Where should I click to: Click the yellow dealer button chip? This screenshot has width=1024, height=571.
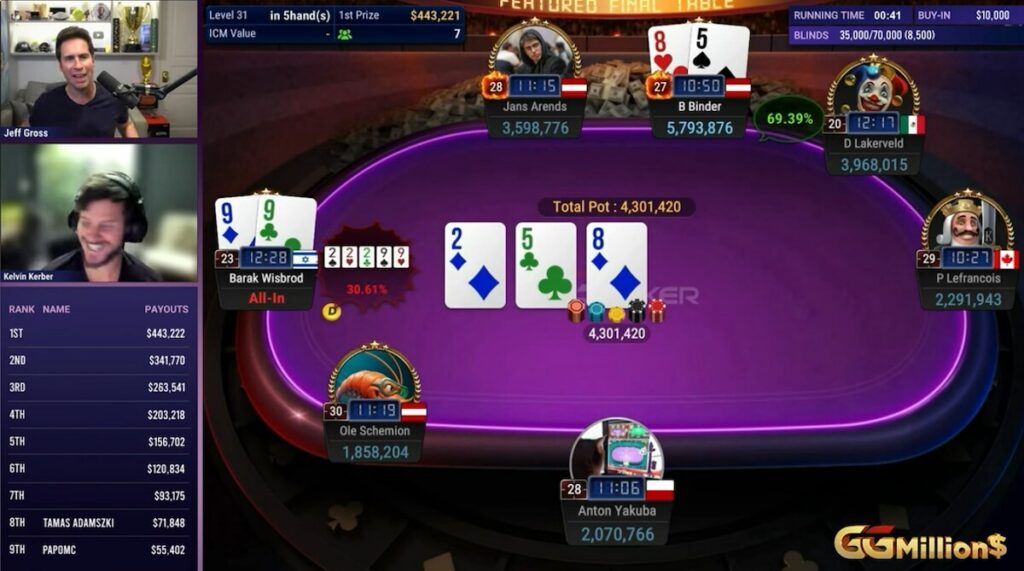(x=332, y=311)
